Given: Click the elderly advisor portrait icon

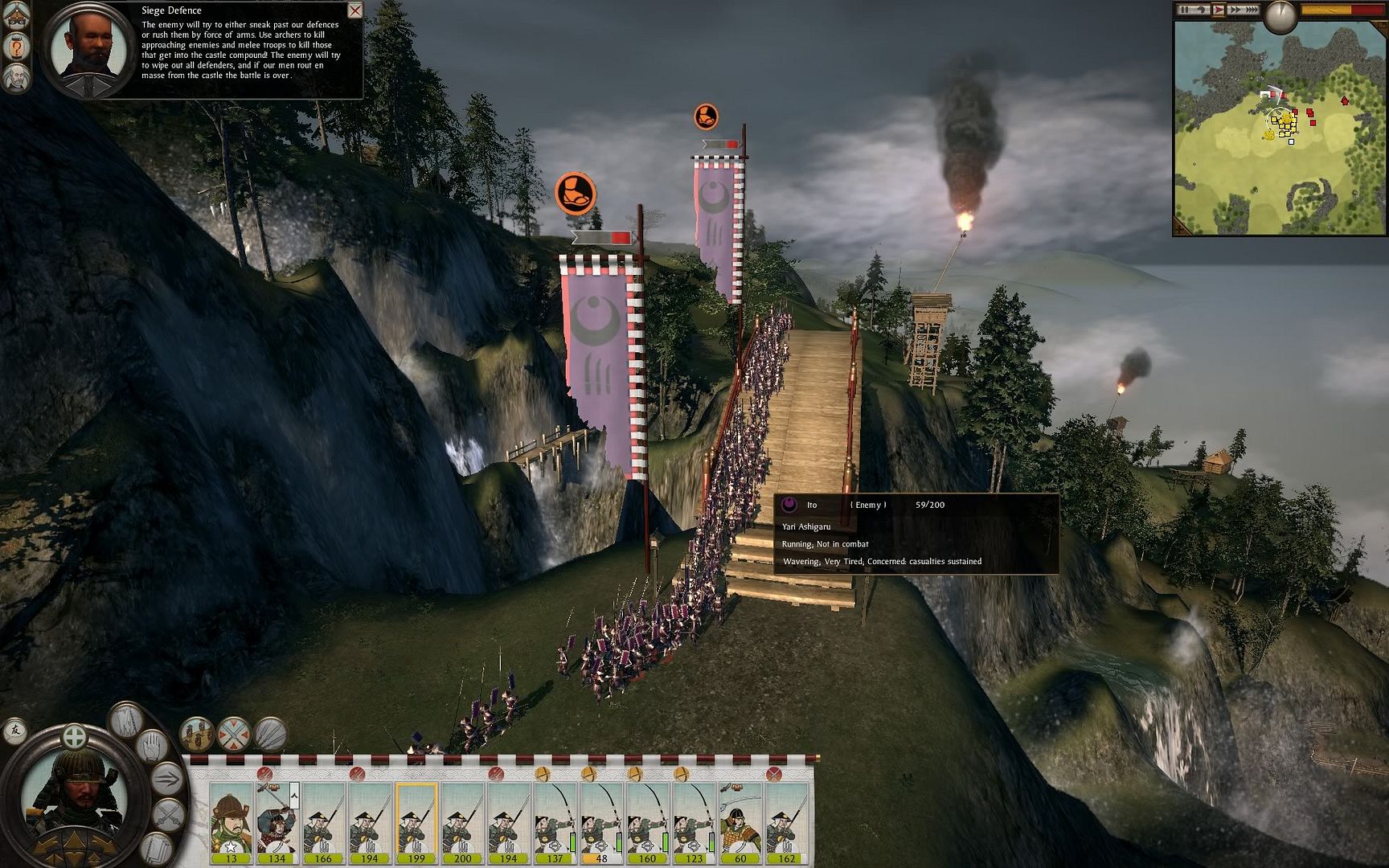Looking at the screenshot, I should click(x=16, y=78).
